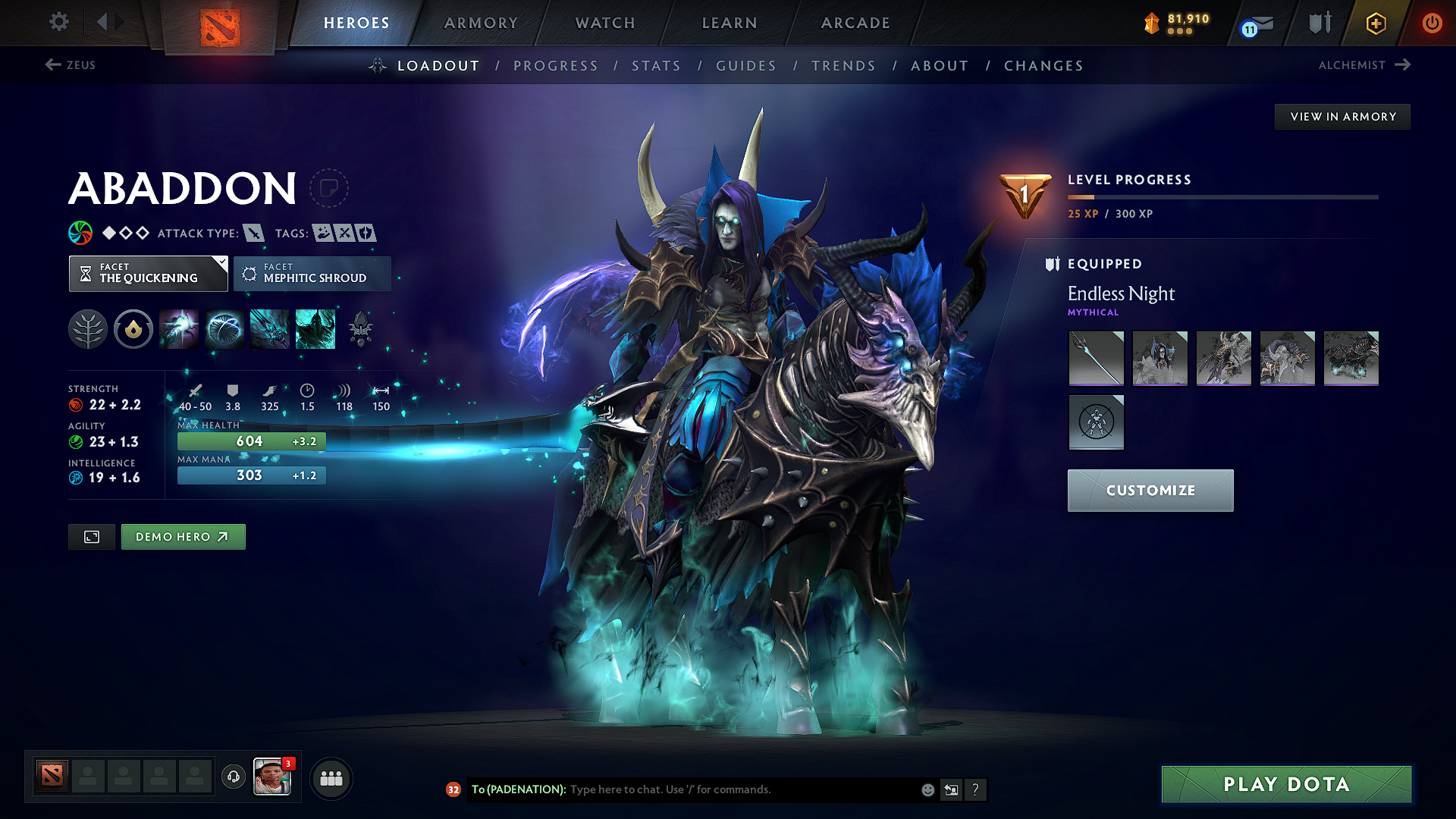Click the Dota 2 logo in the top bar
This screenshot has height=819, width=1456.
tap(221, 23)
